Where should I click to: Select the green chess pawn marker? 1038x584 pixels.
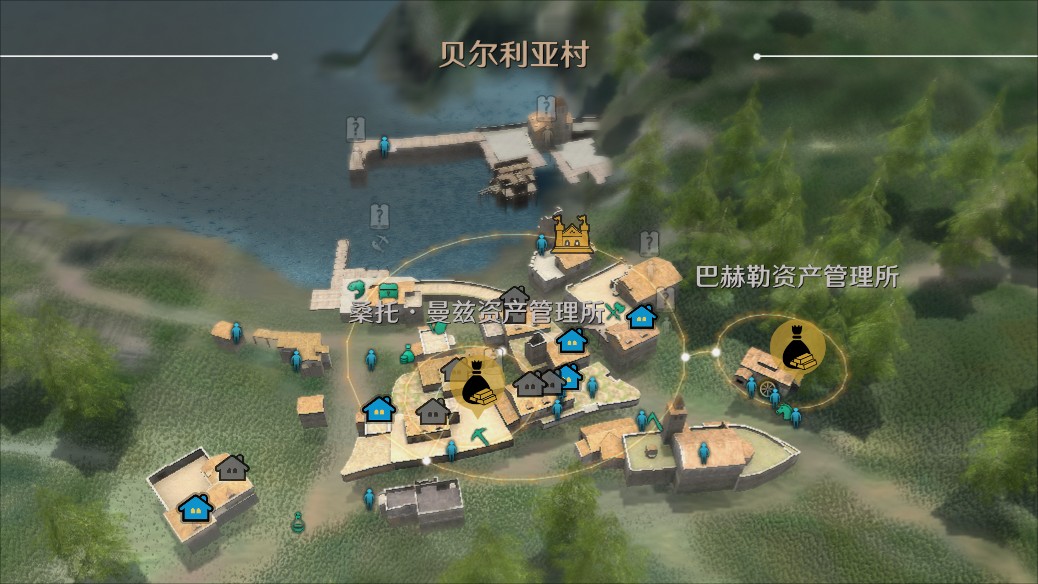[297, 521]
